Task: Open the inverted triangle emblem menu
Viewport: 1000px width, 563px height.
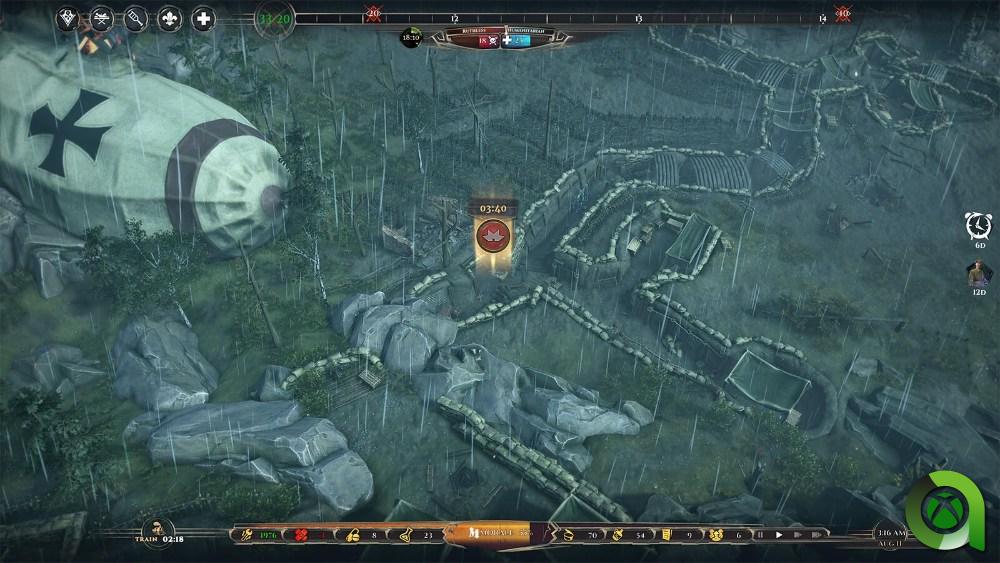Action: coord(67,18)
